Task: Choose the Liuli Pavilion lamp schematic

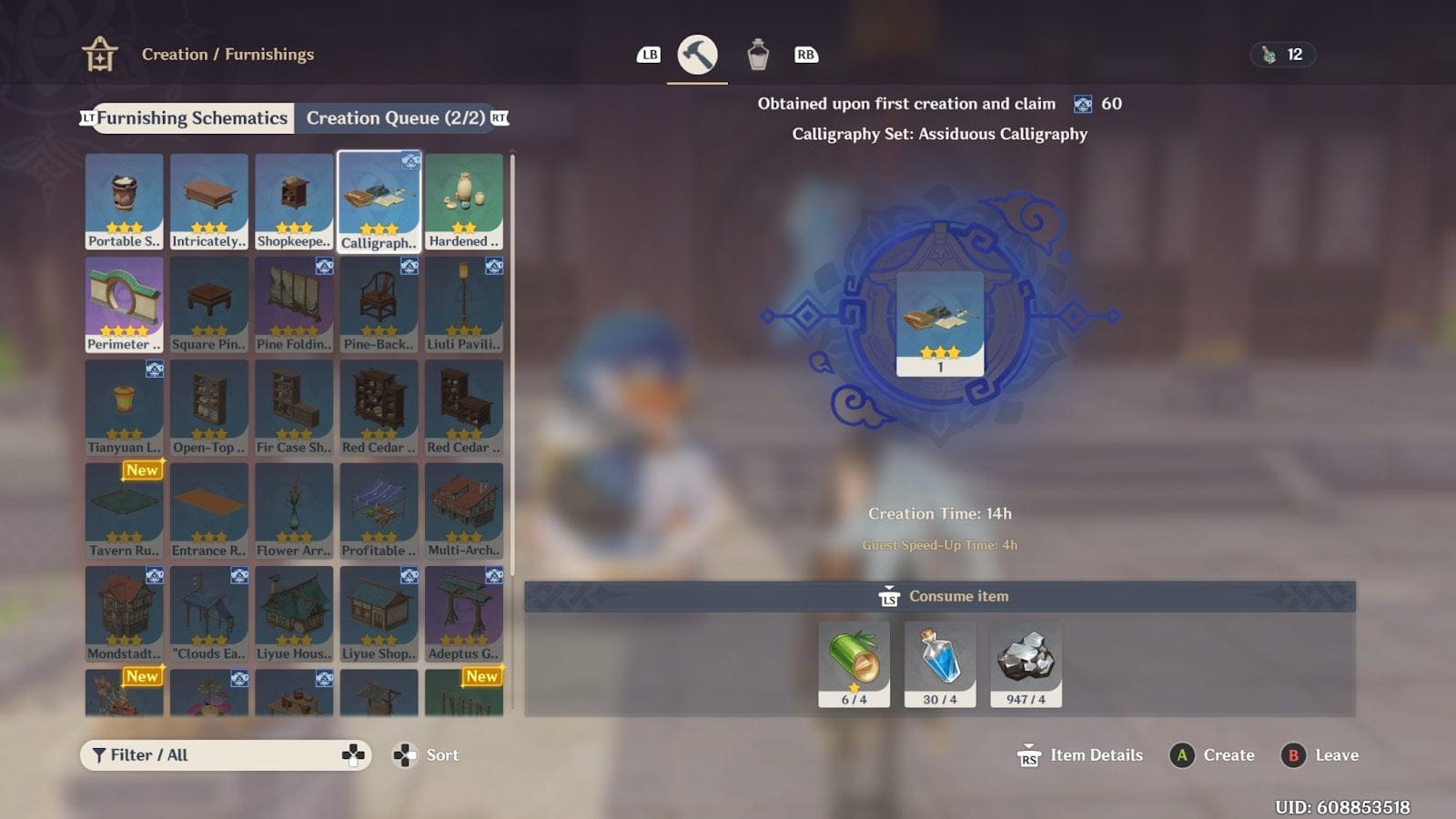Action: (464, 304)
